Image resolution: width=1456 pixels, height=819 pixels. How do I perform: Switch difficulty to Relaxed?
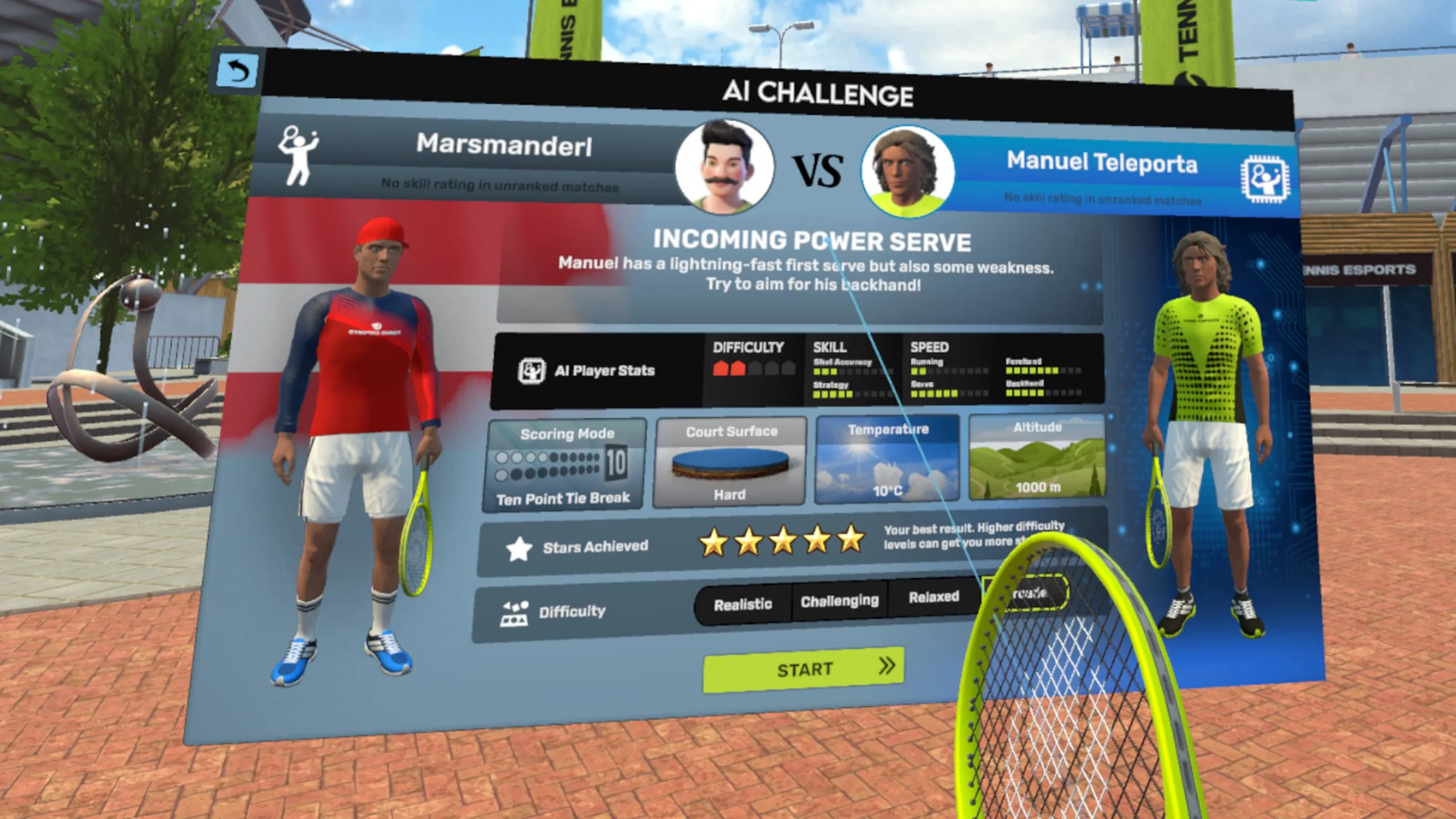[933, 597]
